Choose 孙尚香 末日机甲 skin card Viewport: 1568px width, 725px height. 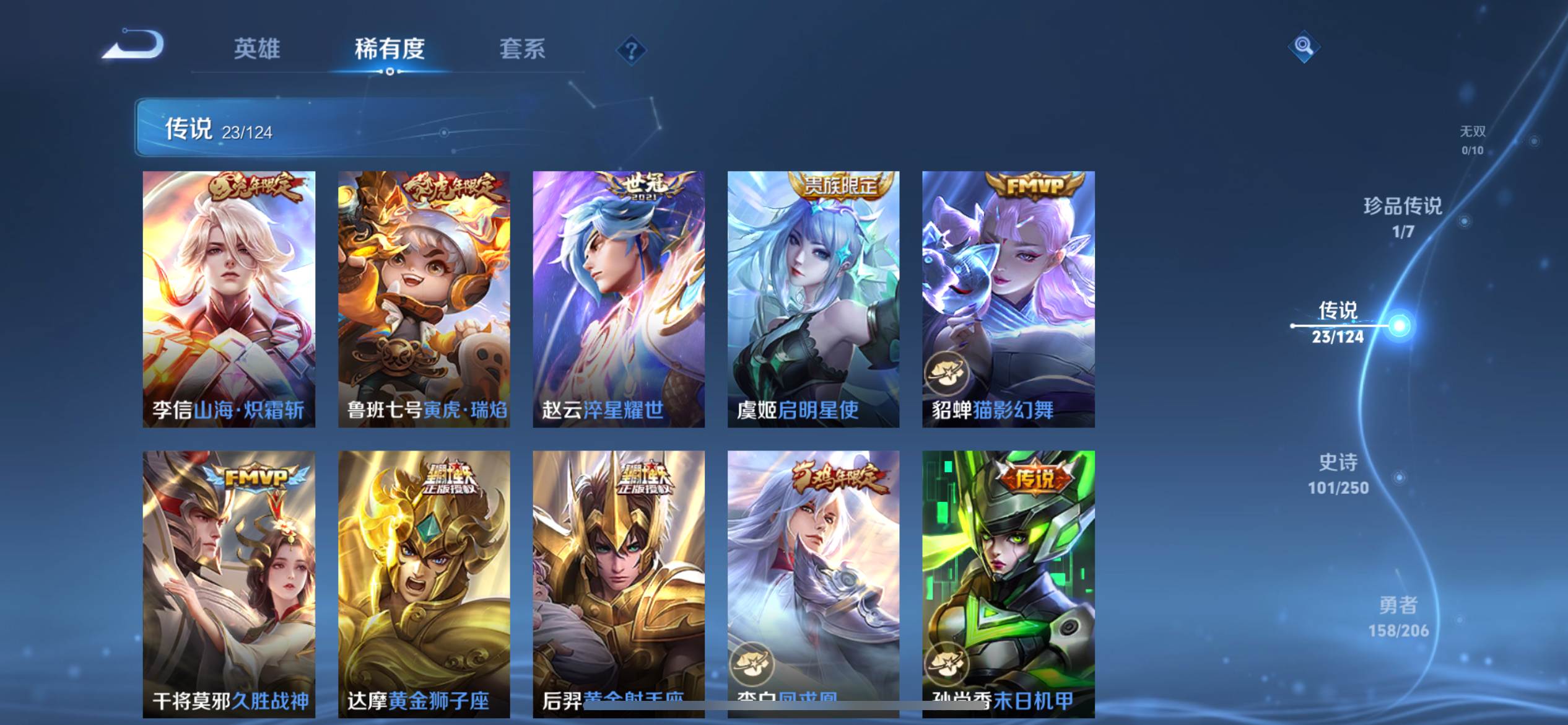(x=1008, y=584)
